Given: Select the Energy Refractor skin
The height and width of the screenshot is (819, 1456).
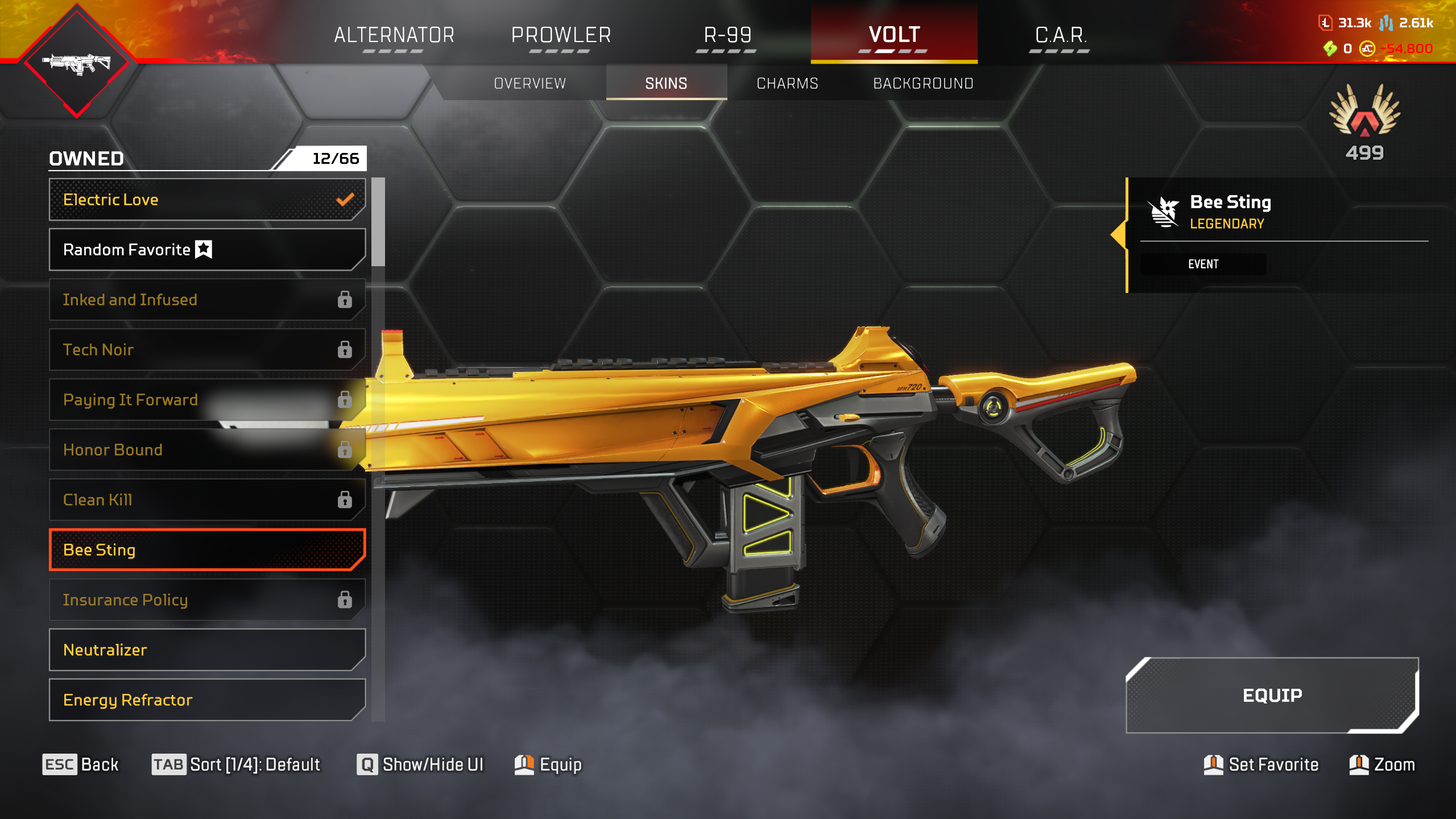Looking at the screenshot, I should [x=207, y=700].
